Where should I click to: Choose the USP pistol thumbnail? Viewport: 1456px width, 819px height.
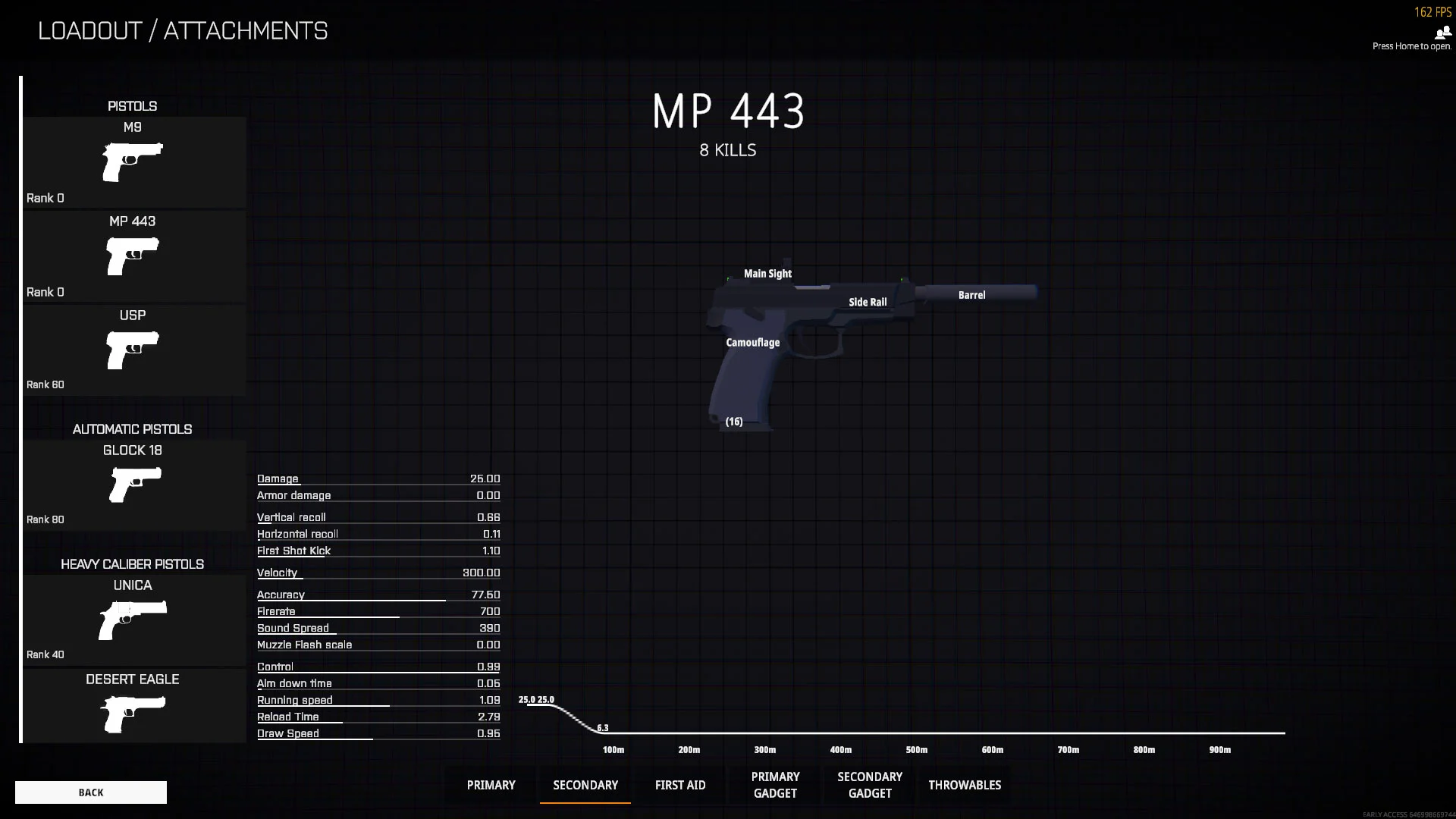(133, 349)
